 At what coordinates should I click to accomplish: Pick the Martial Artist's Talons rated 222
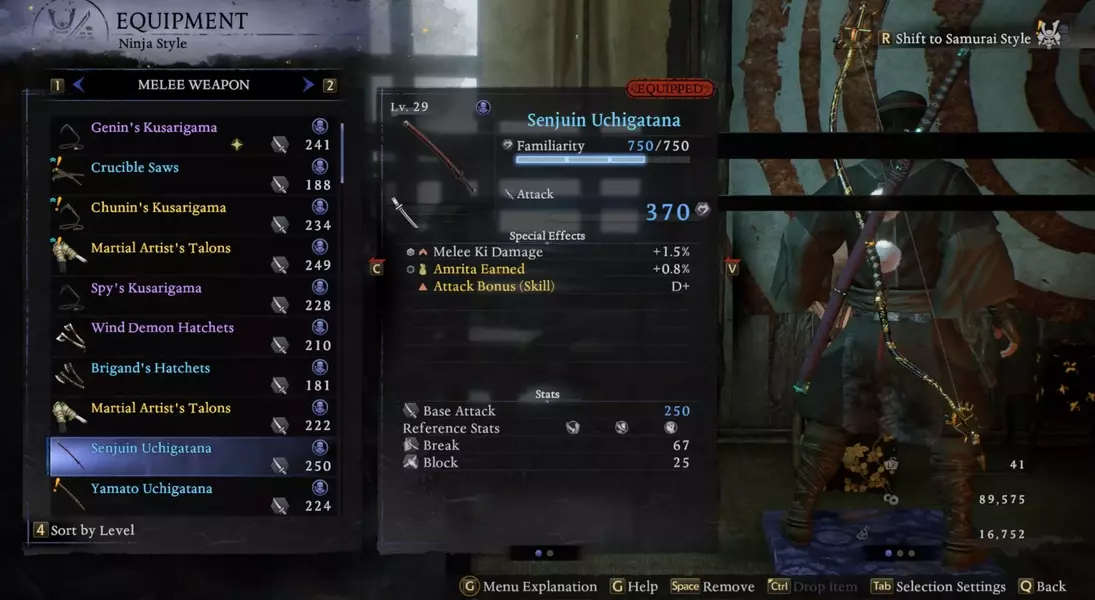click(160, 408)
